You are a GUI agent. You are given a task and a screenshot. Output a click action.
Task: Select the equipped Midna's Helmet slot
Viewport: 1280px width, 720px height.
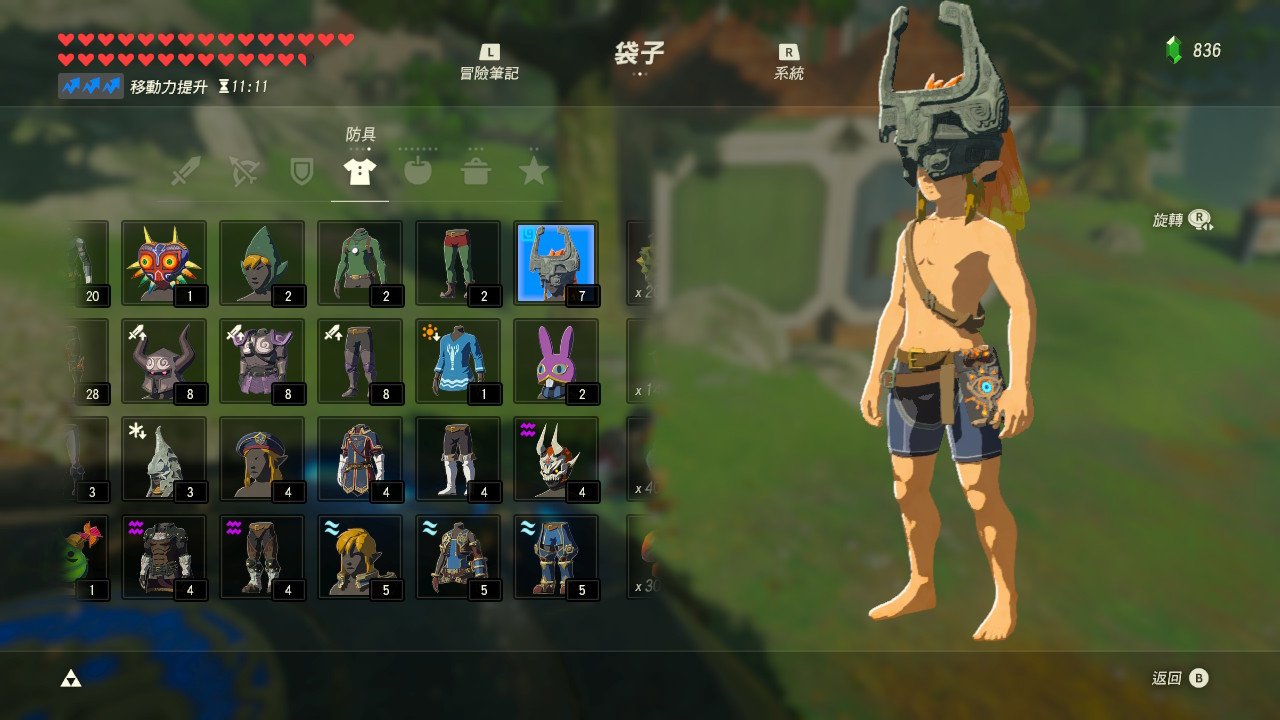tap(555, 262)
